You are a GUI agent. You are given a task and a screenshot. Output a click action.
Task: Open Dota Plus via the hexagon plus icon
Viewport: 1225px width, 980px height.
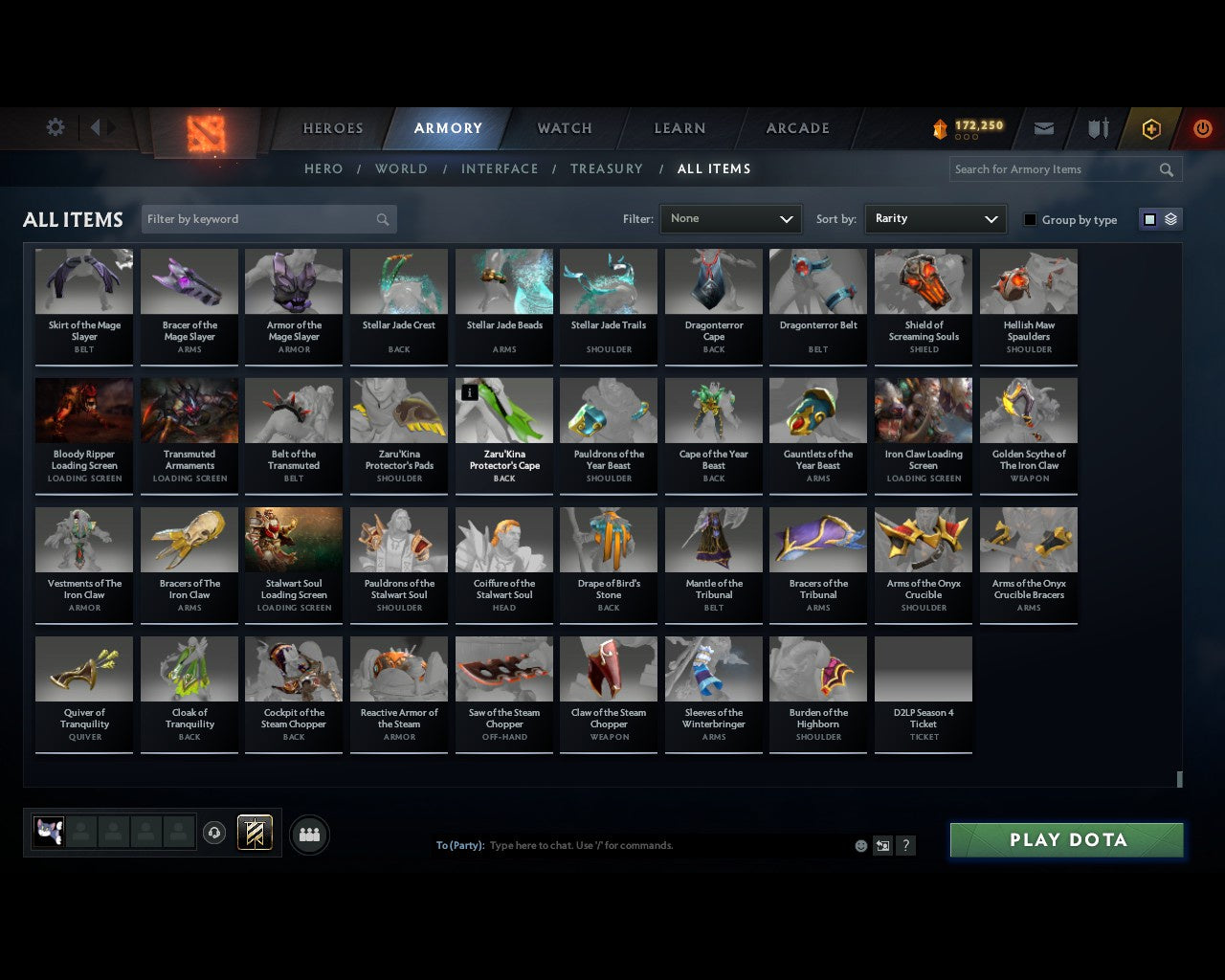tap(1150, 127)
